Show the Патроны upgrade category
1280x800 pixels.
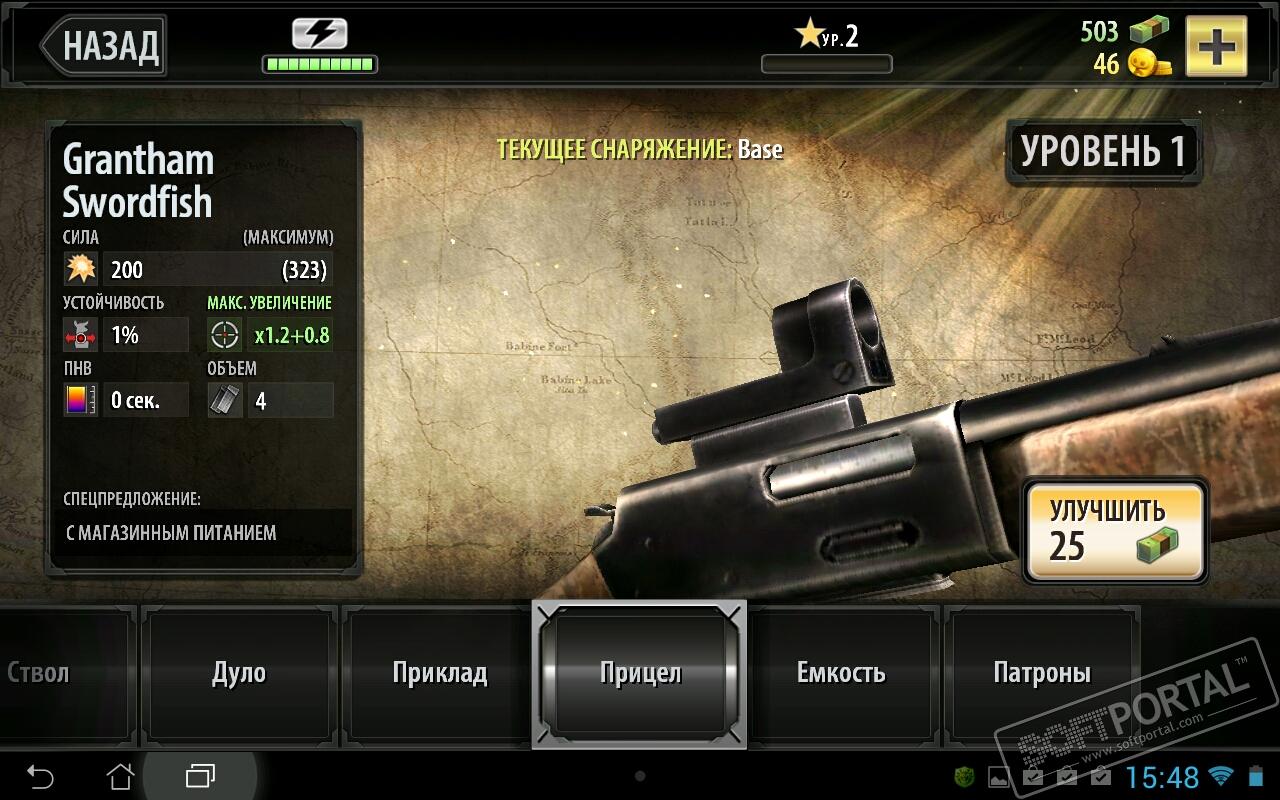coord(1041,672)
